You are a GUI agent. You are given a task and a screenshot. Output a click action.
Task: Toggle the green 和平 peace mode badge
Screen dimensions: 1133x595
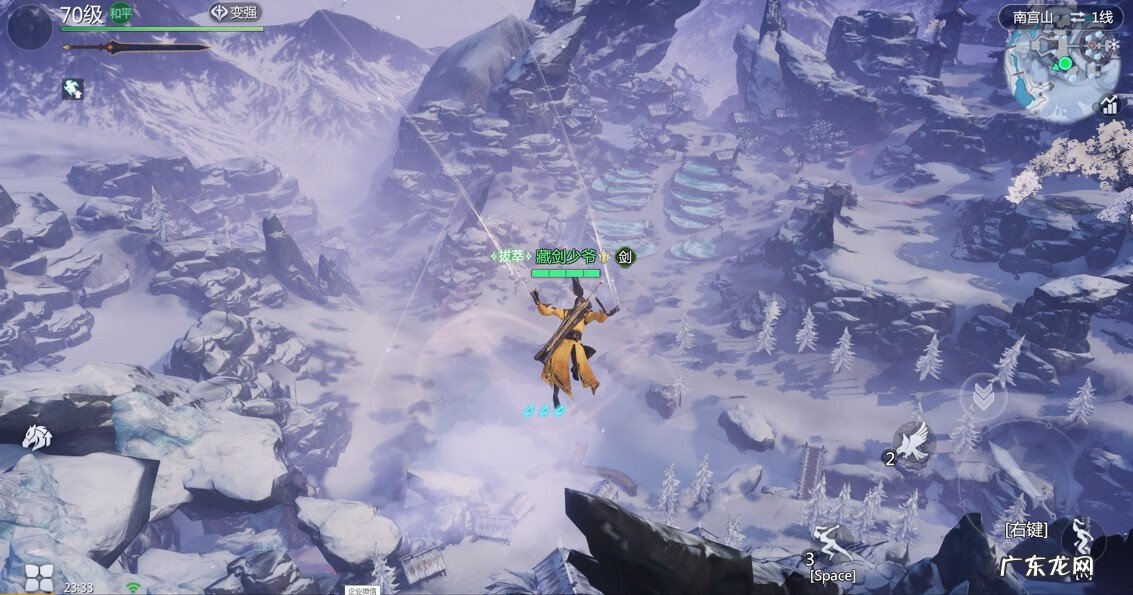(121, 14)
